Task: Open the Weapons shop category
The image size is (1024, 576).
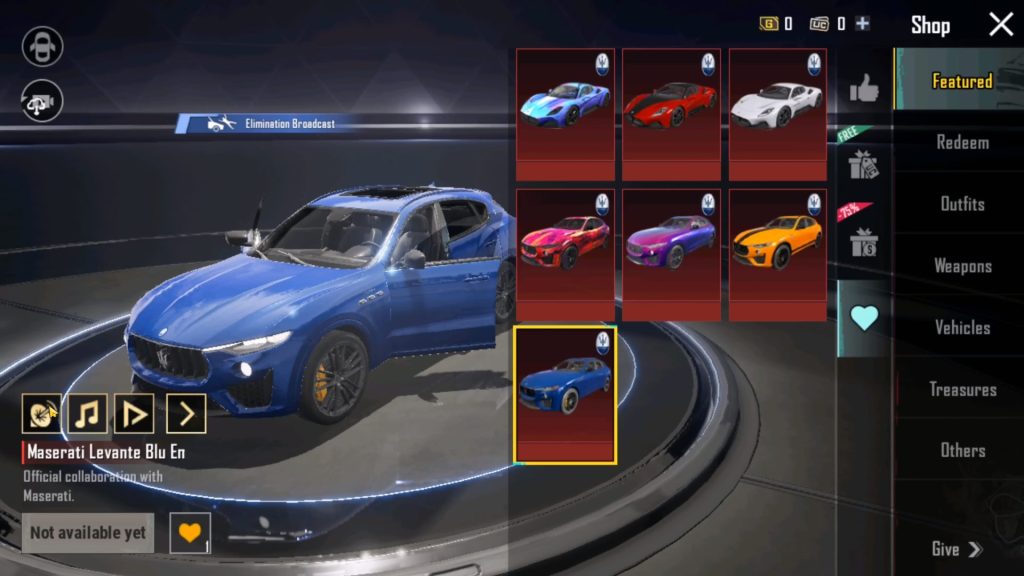Action: tap(962, 266)
